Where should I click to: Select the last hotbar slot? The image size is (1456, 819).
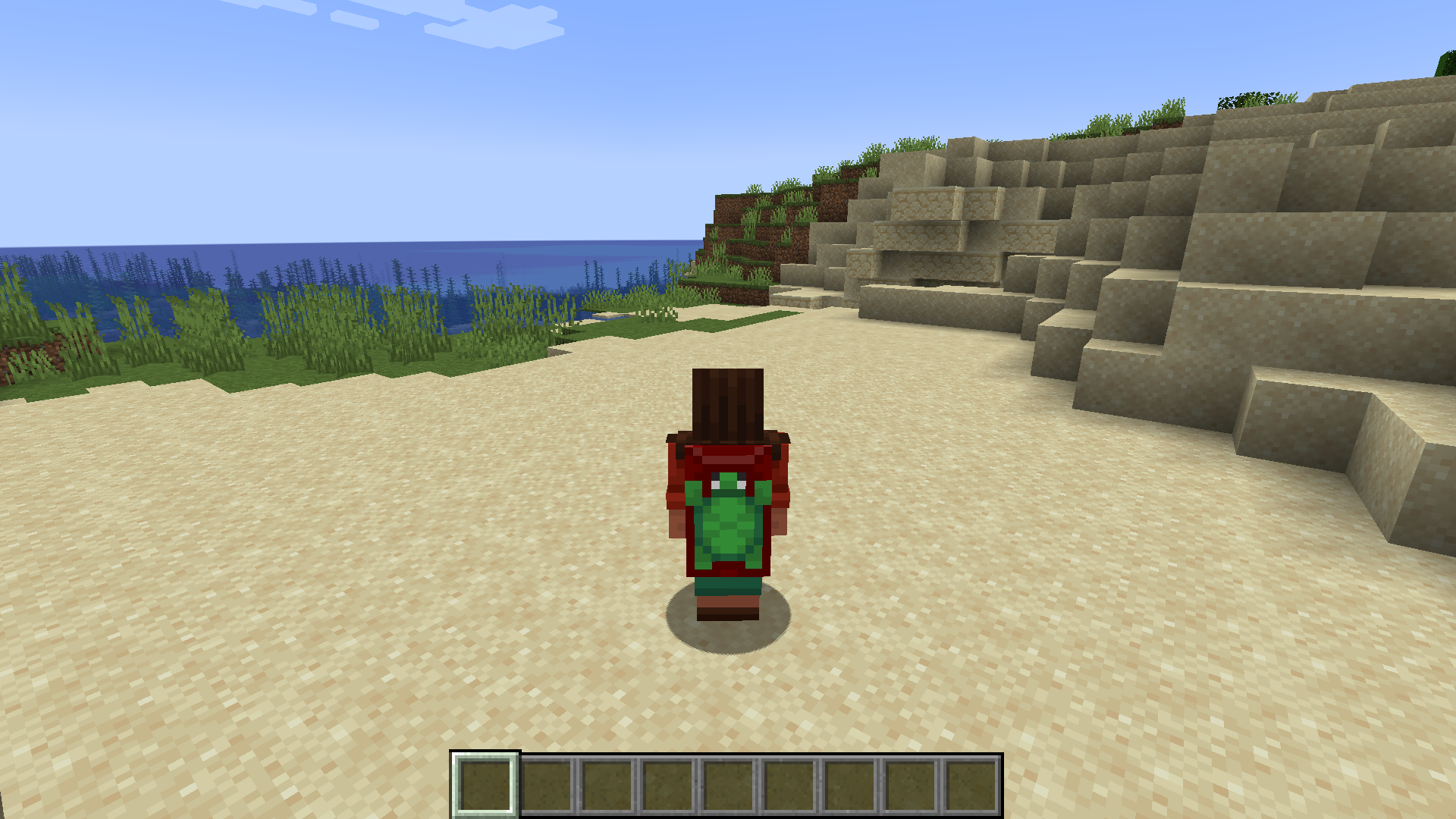971,785
